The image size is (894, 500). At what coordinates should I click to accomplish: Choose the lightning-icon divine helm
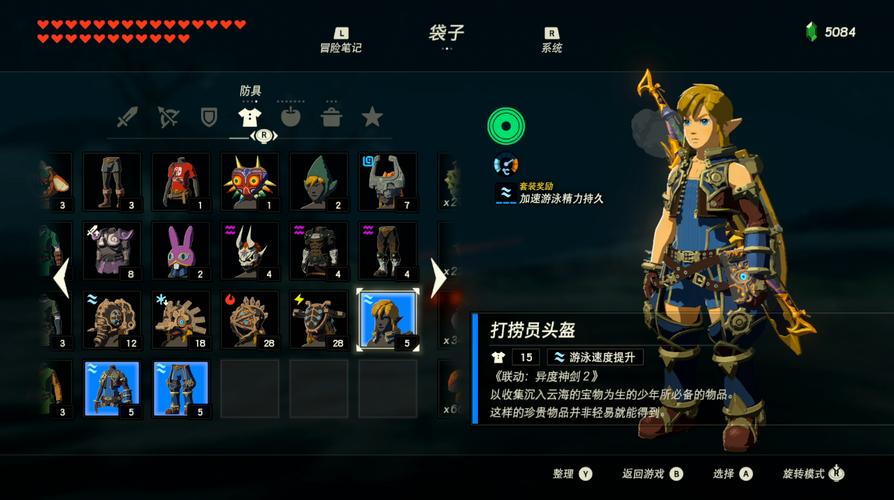(x=319, y=319)
